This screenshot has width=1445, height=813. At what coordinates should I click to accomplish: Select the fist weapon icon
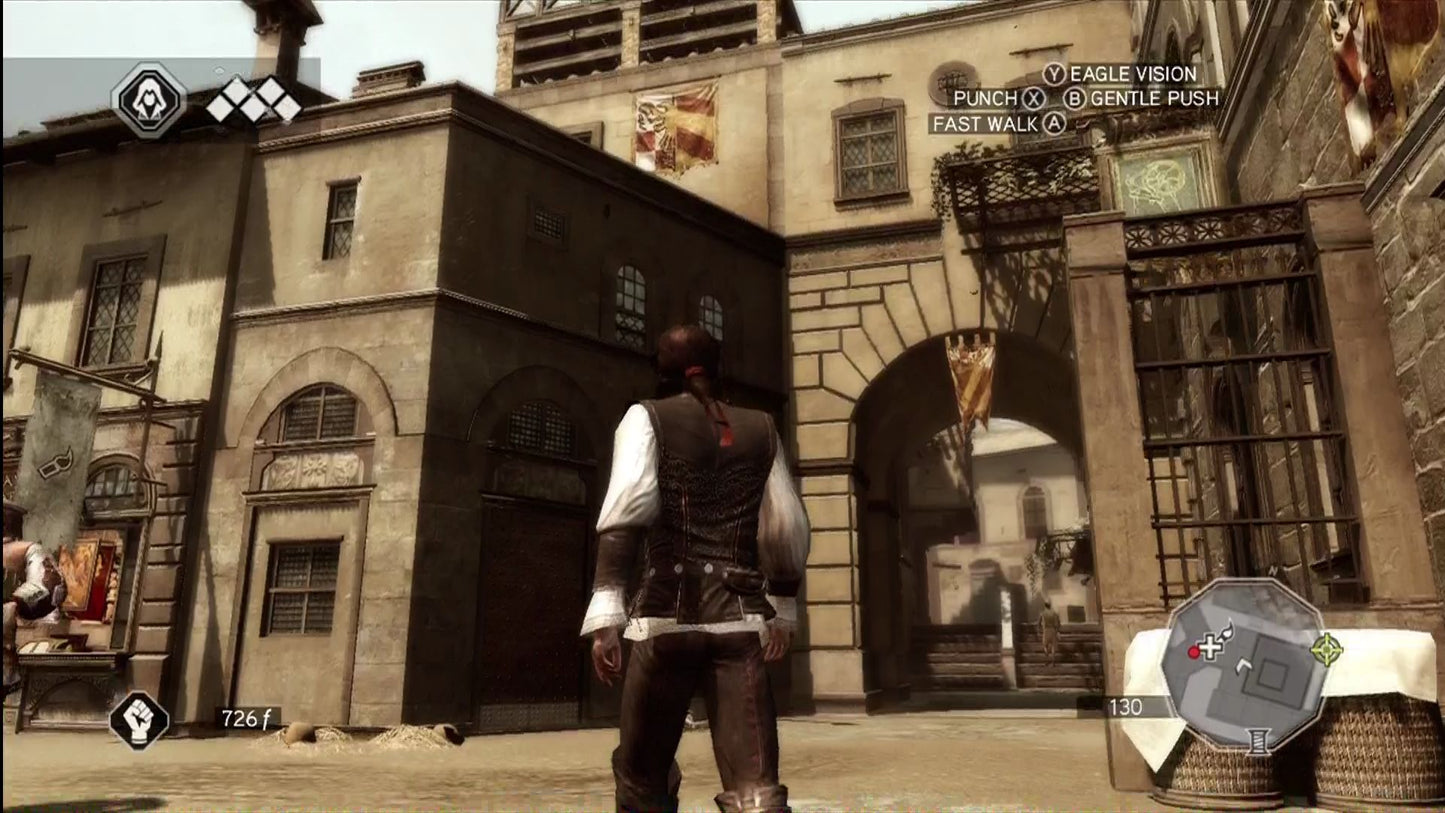[139, 719]
